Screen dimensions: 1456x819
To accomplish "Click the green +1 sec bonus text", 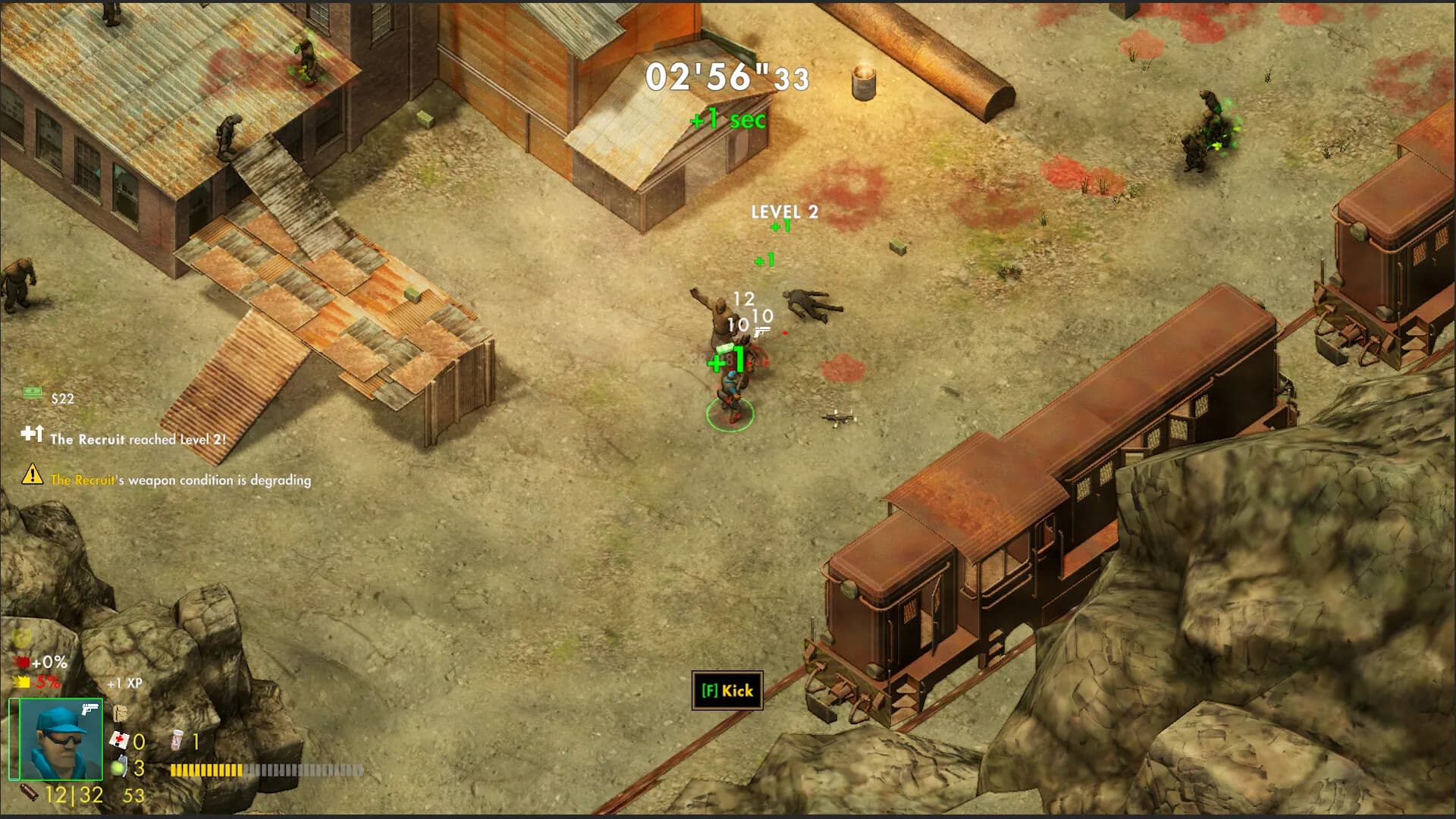I will point(726,119).
